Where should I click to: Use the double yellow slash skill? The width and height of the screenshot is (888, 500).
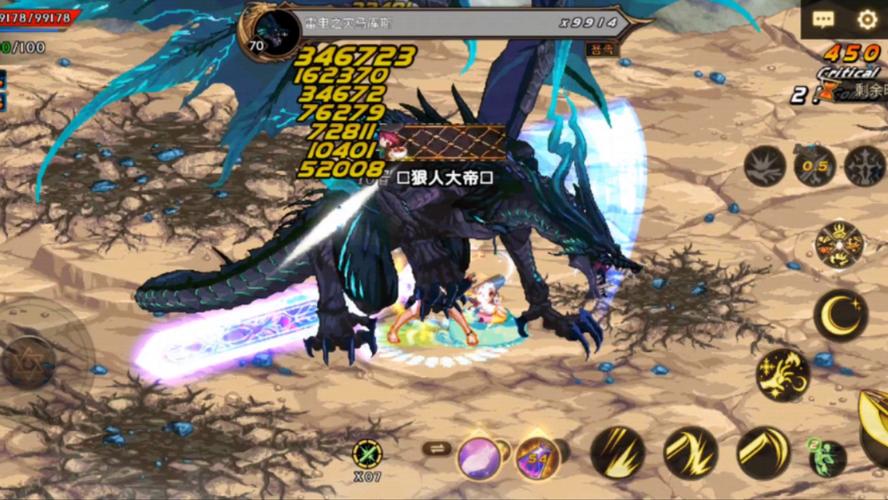[690, 452]
